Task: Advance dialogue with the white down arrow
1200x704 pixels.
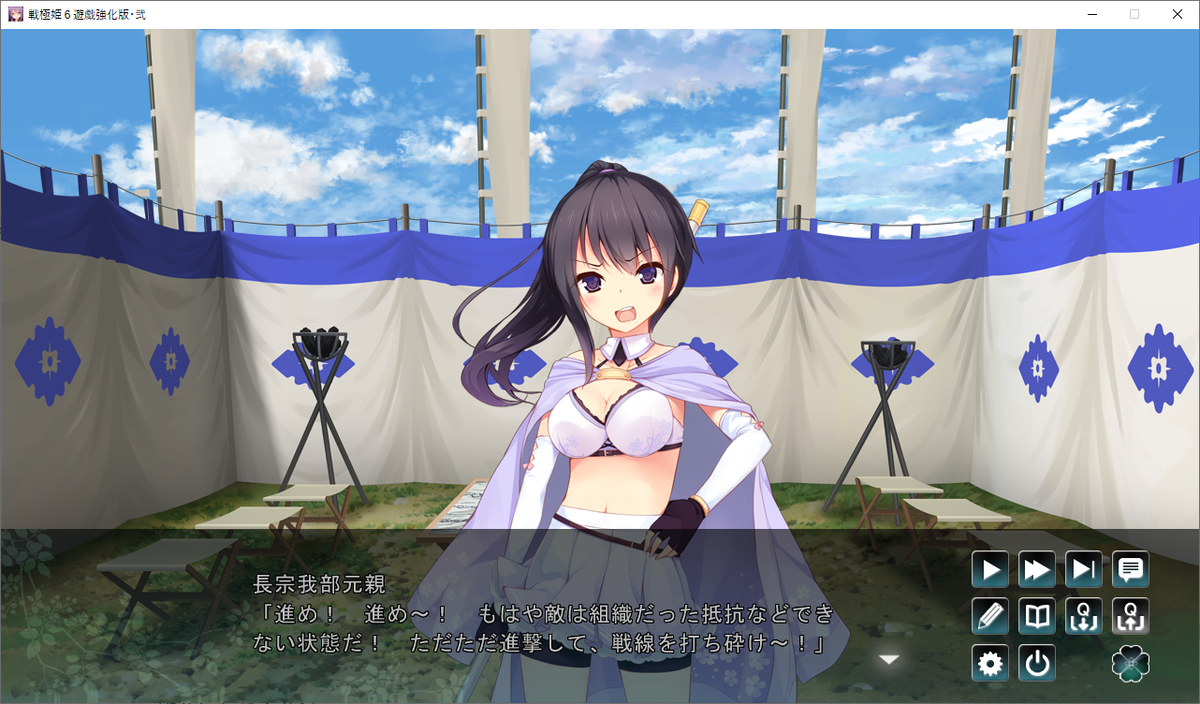Action: (889, 659)
